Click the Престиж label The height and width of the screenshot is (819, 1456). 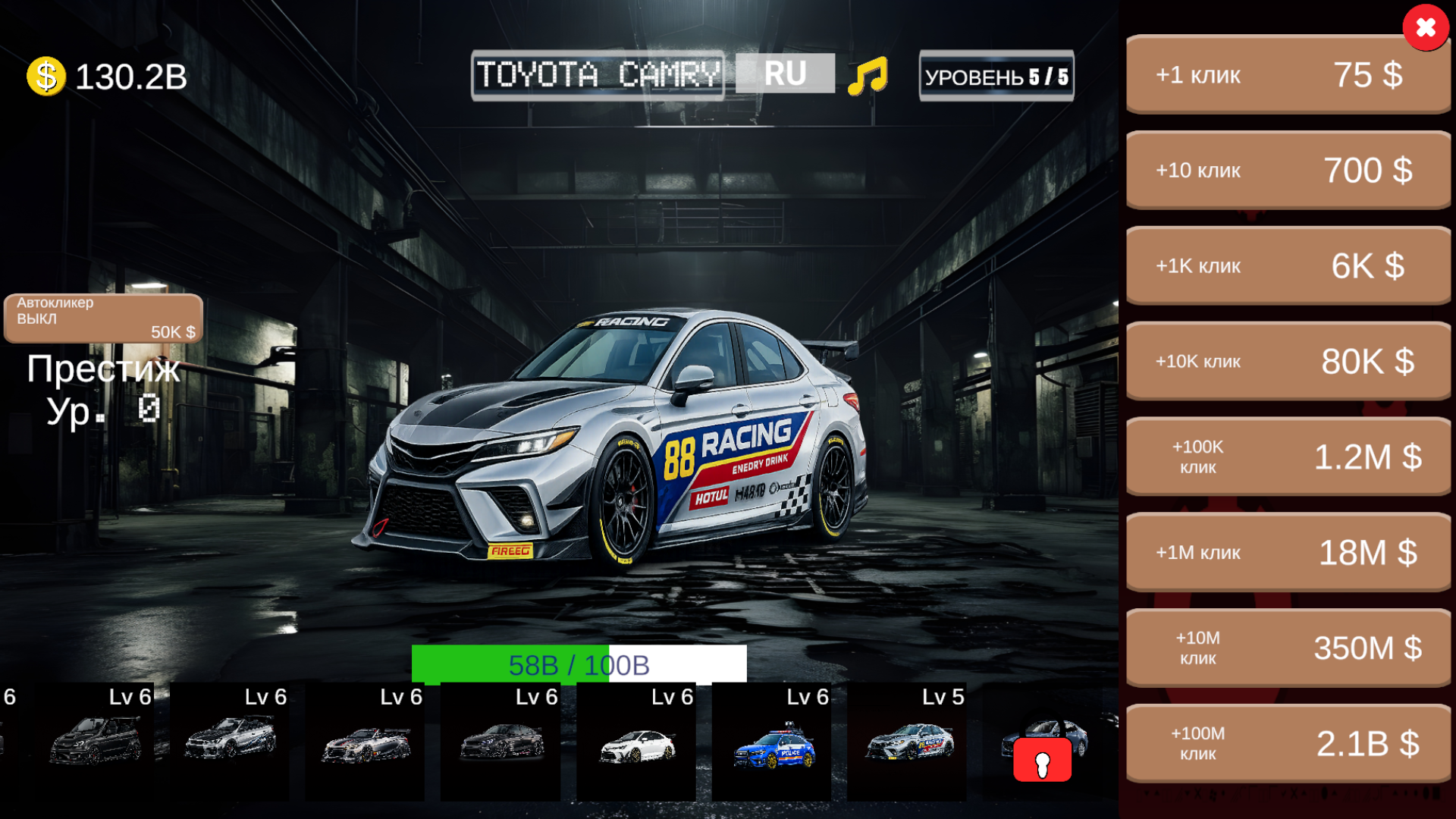click(102, 369)
